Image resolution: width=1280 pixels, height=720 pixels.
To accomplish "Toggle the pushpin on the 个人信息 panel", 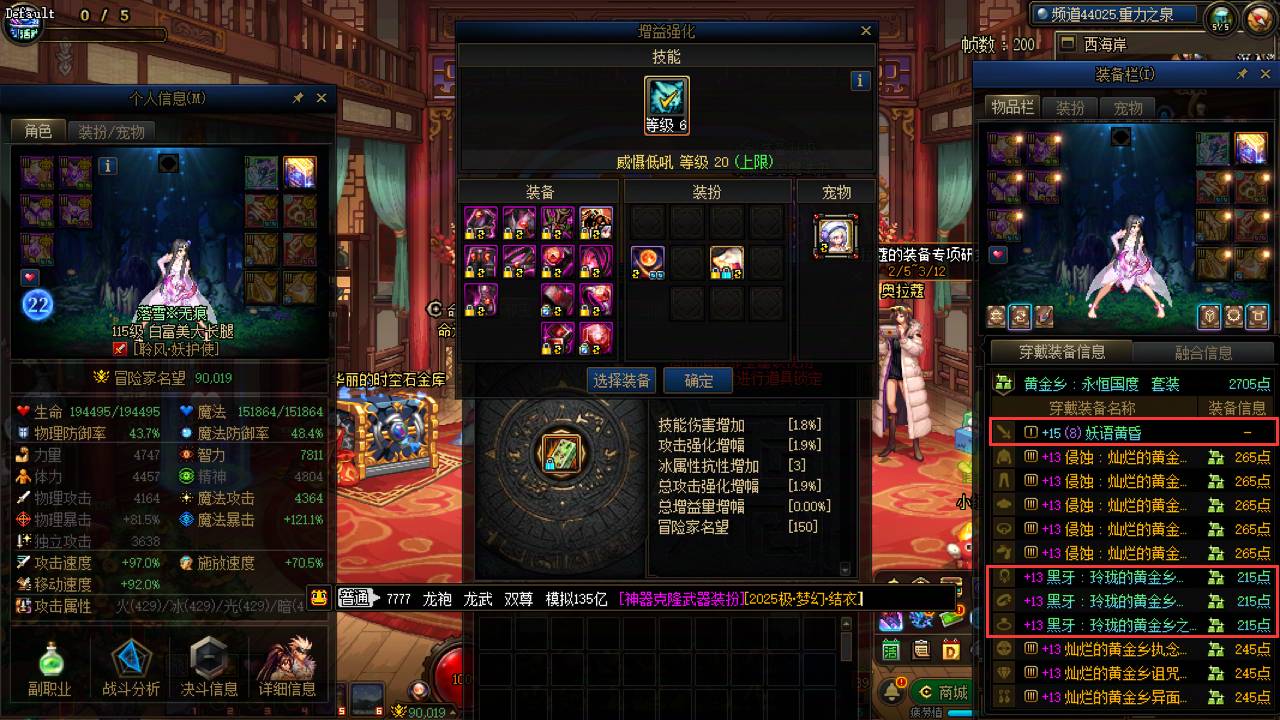I will [x=297, y=98].
